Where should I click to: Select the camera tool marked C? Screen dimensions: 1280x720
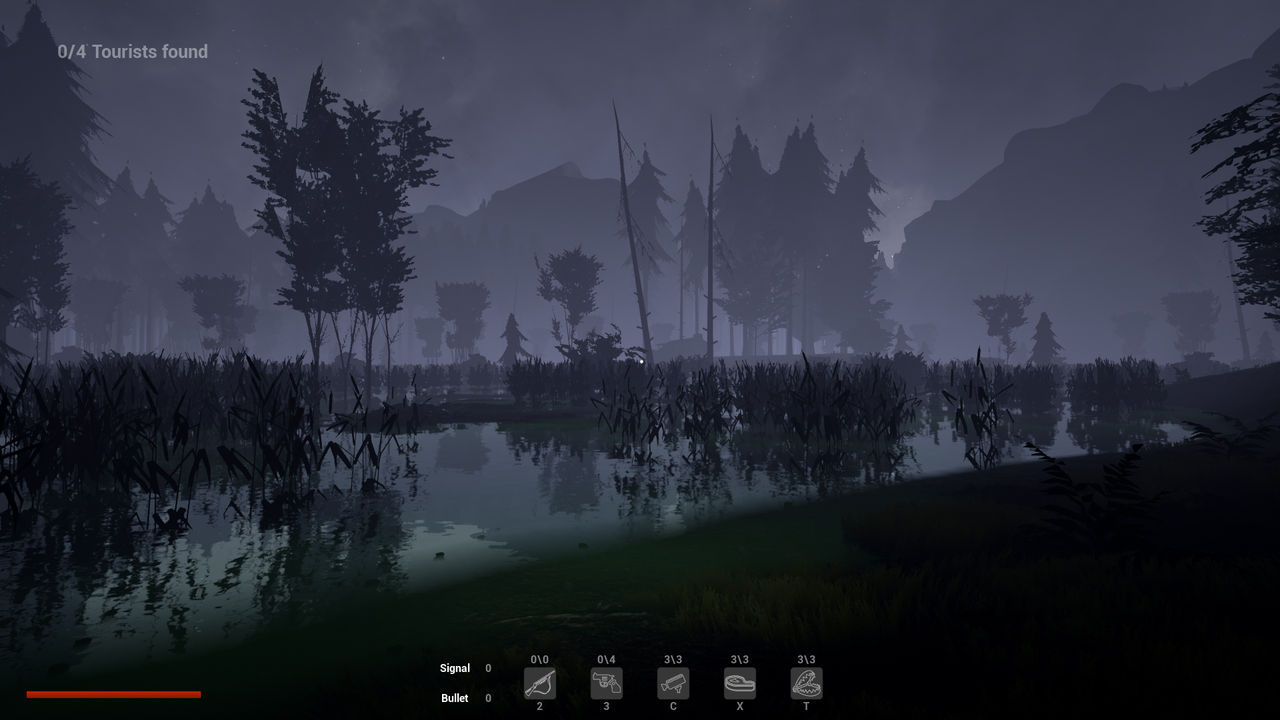[x=672, y=684]
